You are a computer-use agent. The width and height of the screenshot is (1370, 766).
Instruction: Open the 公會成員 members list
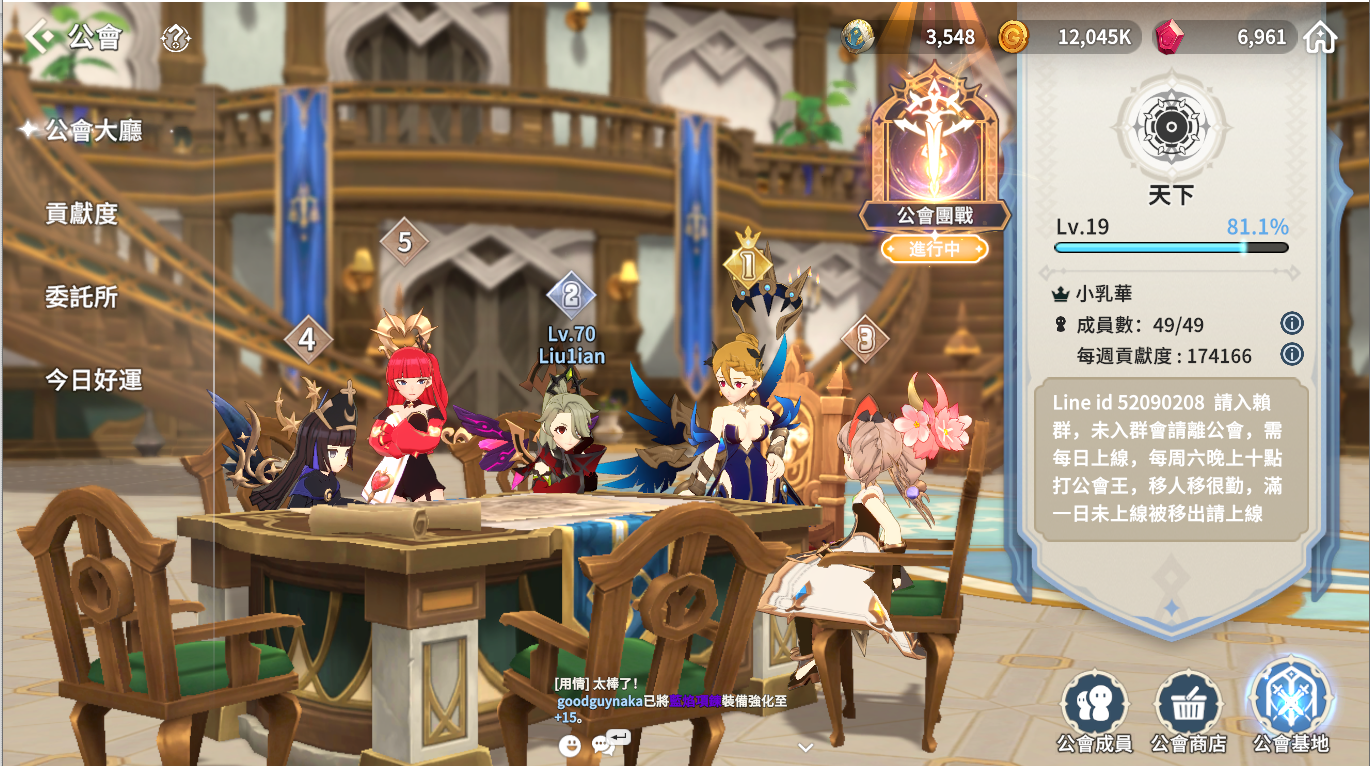1094,712
